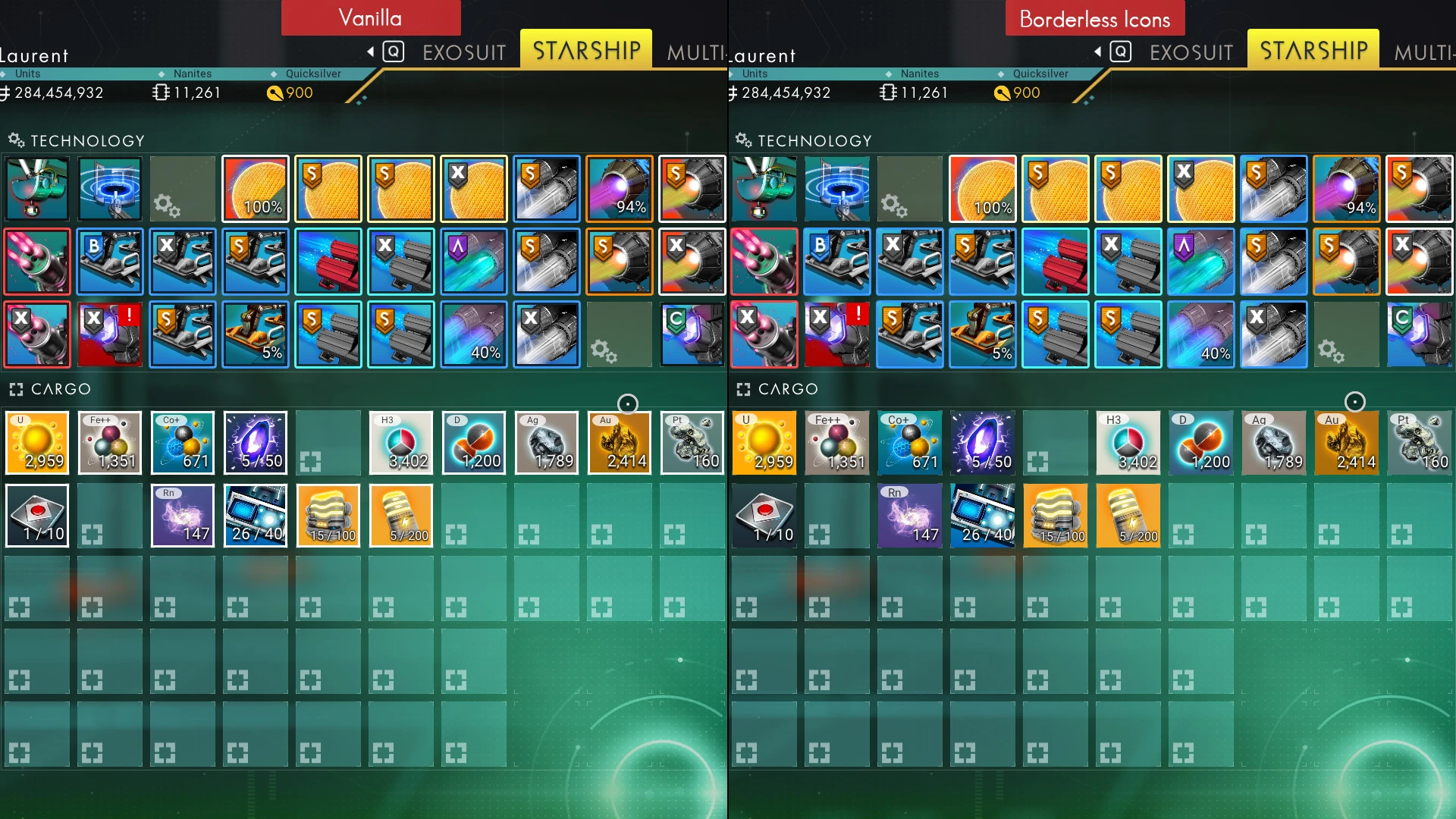
Task: Select Platinum in the Borderless Icons cargo
Action: tap(1420, 443)
